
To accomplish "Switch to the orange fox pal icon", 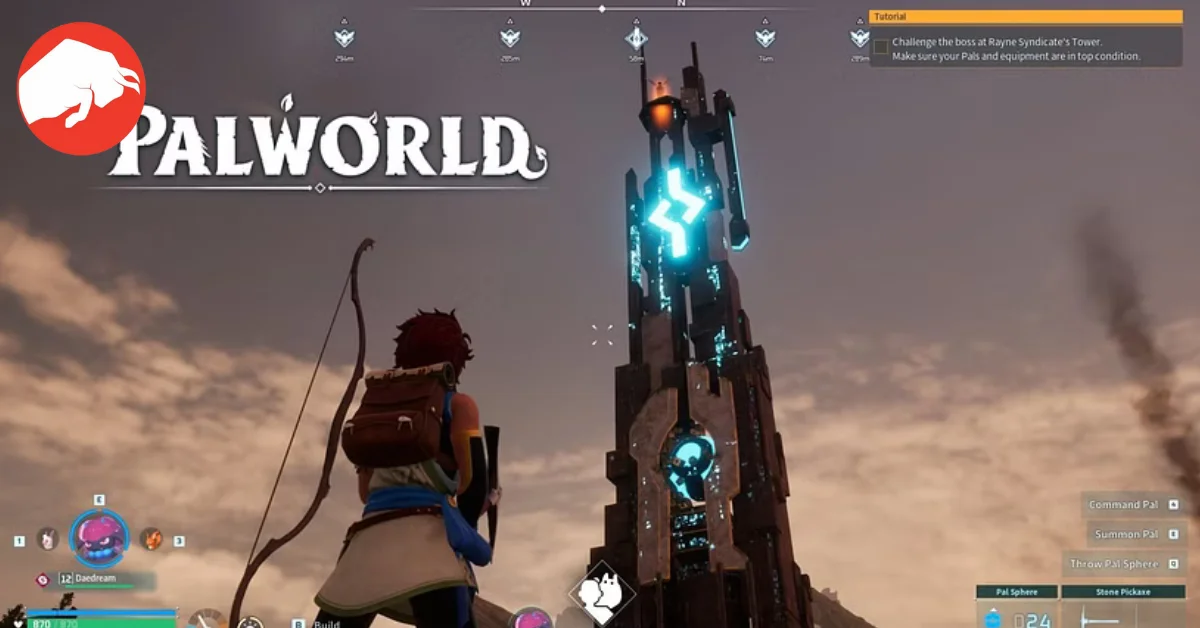I will pos(151,539).
